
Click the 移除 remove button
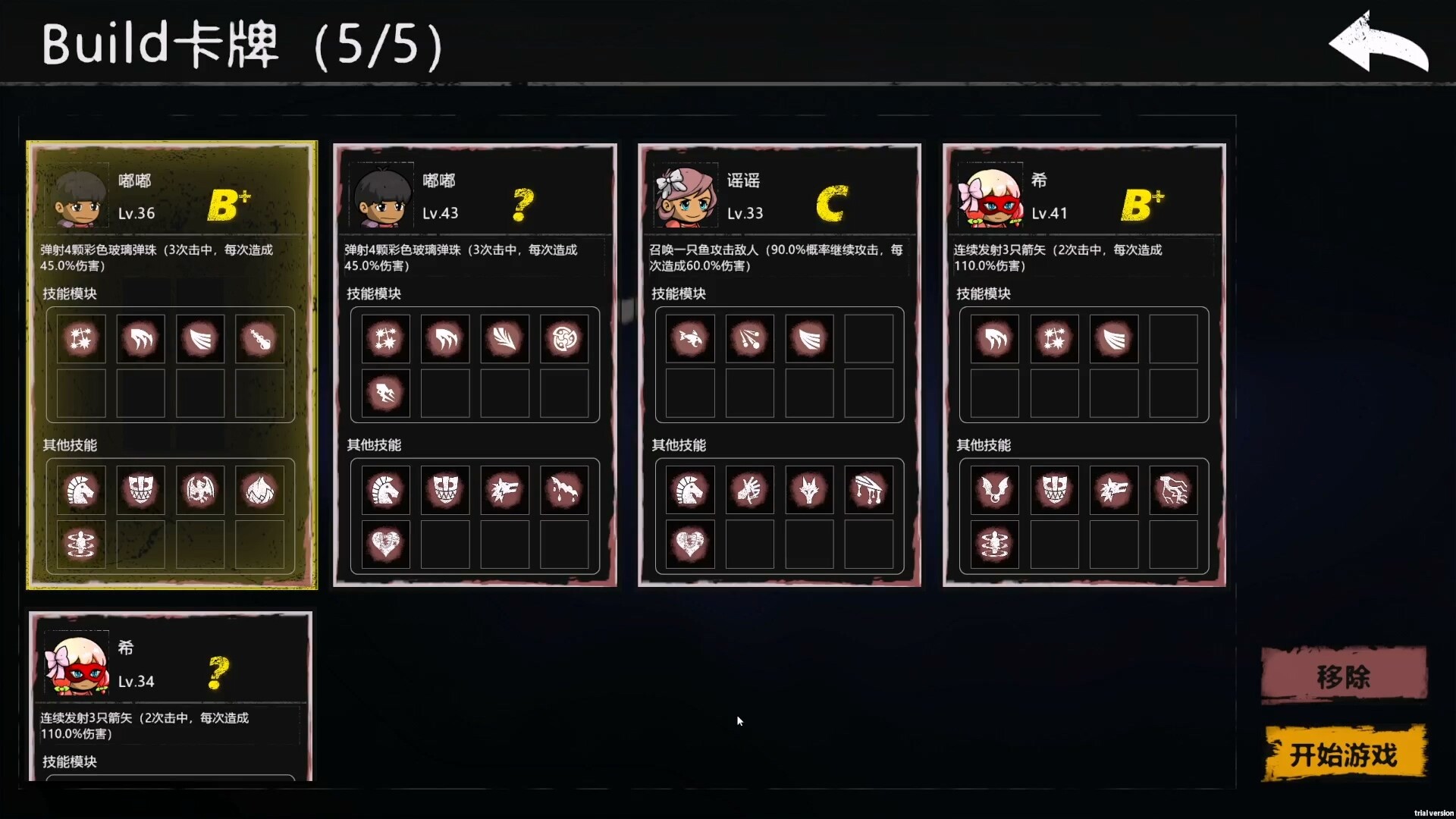[x=1344, y=675]
